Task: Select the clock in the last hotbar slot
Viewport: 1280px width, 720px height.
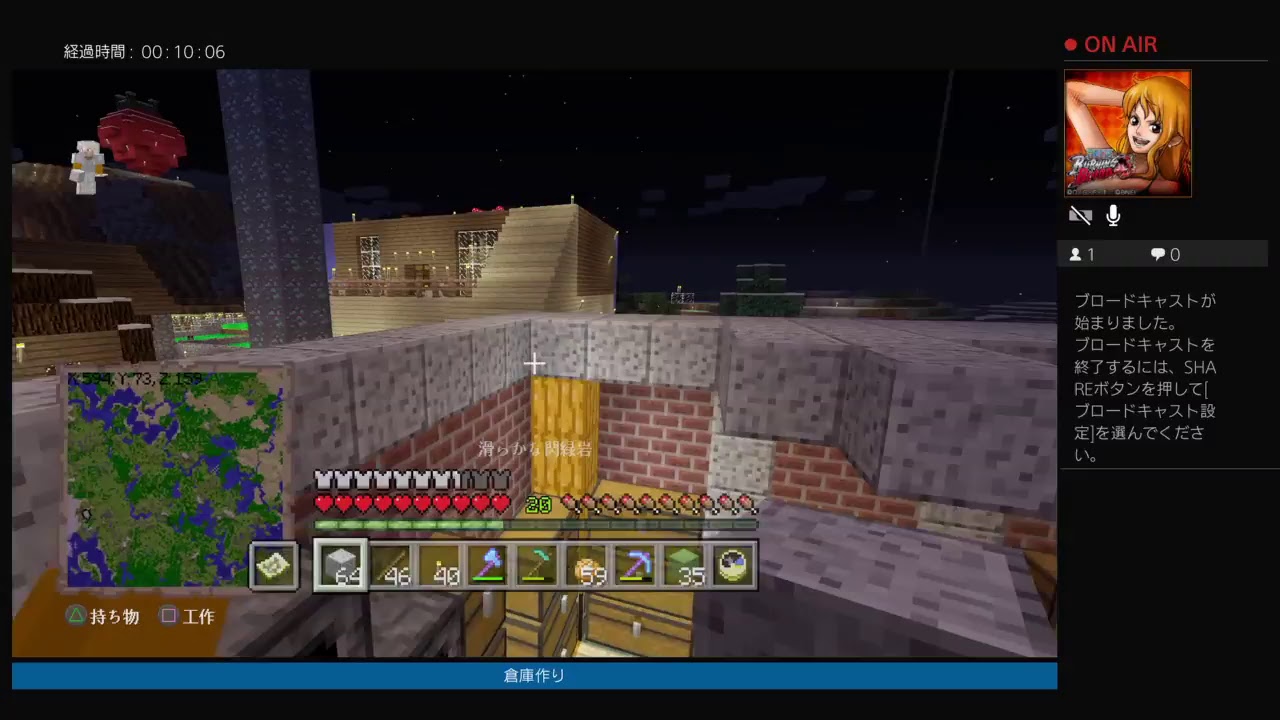Action: (x=734, y=565)
